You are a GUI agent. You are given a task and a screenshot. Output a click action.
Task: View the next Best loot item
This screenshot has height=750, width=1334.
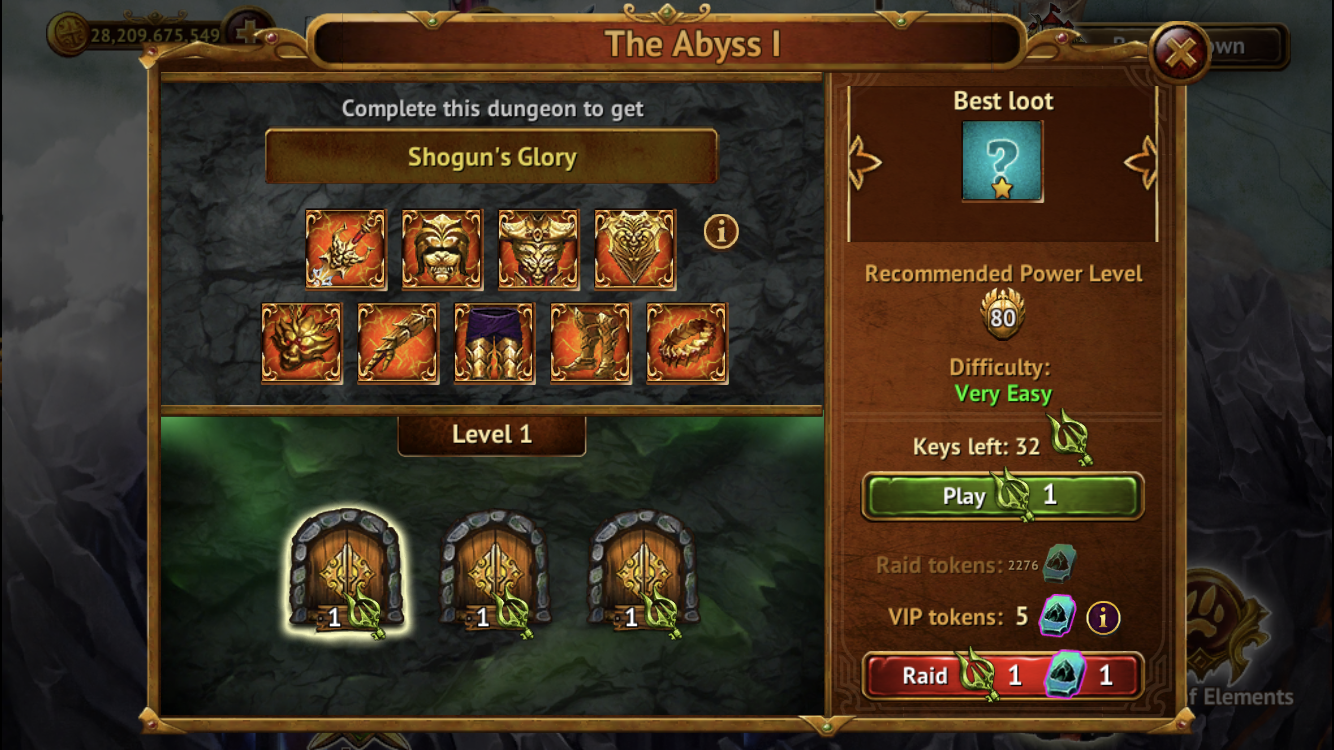pyautogui.click(x=1141, y=162)
